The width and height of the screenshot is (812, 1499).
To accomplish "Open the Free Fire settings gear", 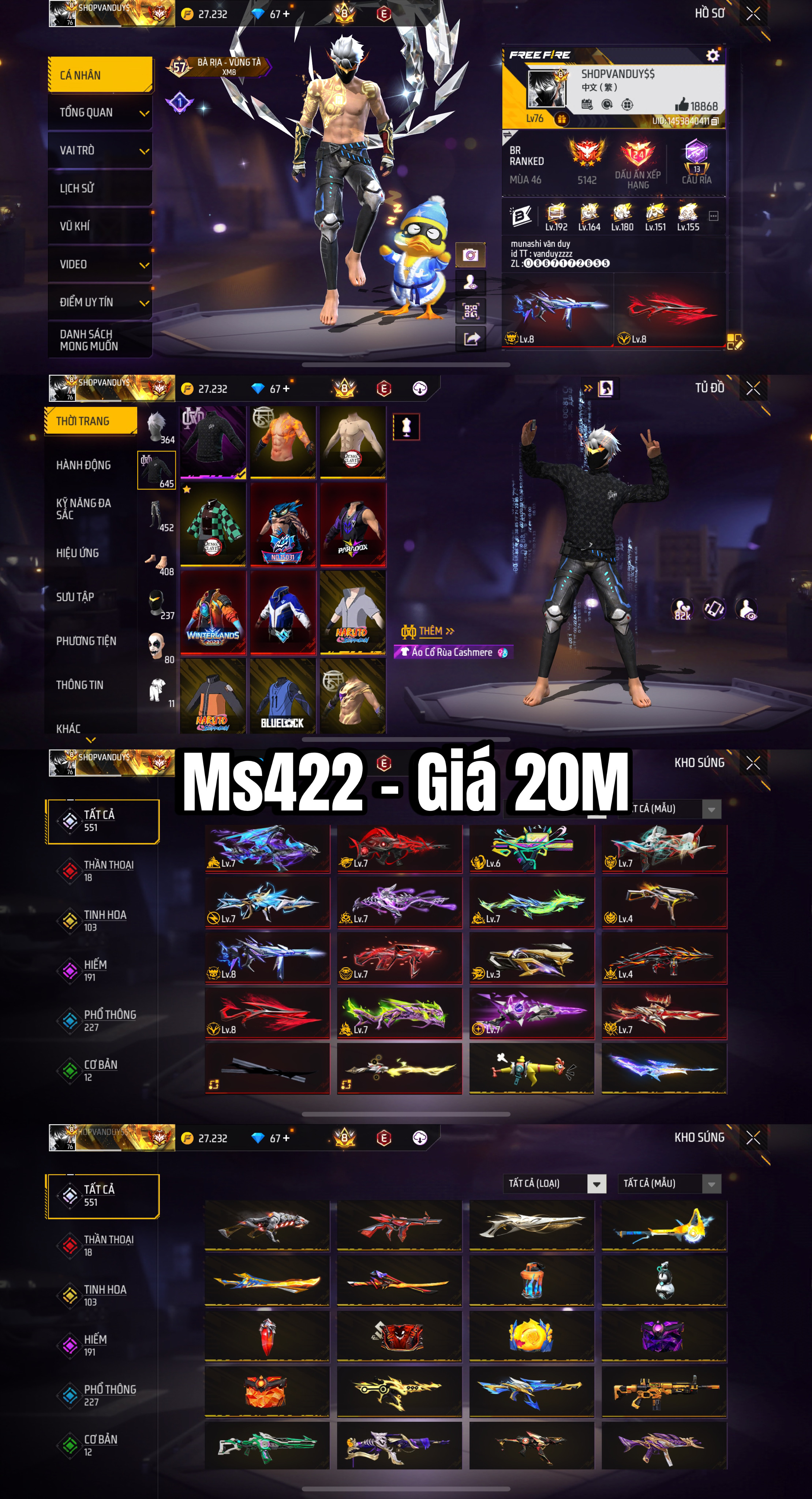I will click(x=713, y=56).
